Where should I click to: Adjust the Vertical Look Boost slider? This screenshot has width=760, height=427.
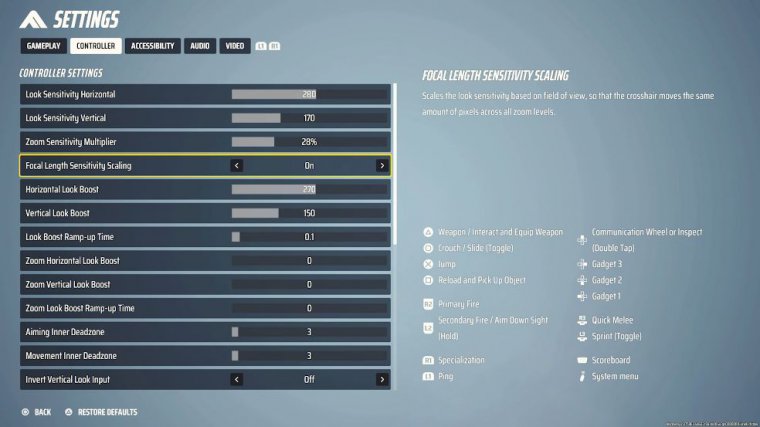[x=309, y=213]
